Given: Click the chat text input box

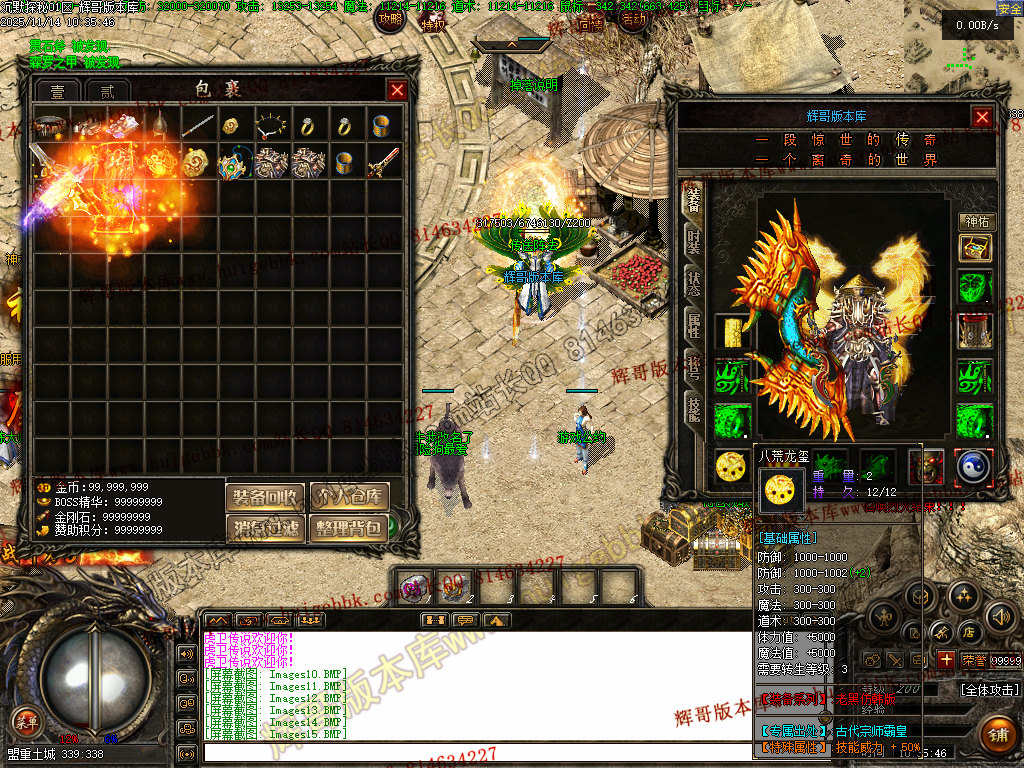Looking at the screenshot, I should [470, 752].
